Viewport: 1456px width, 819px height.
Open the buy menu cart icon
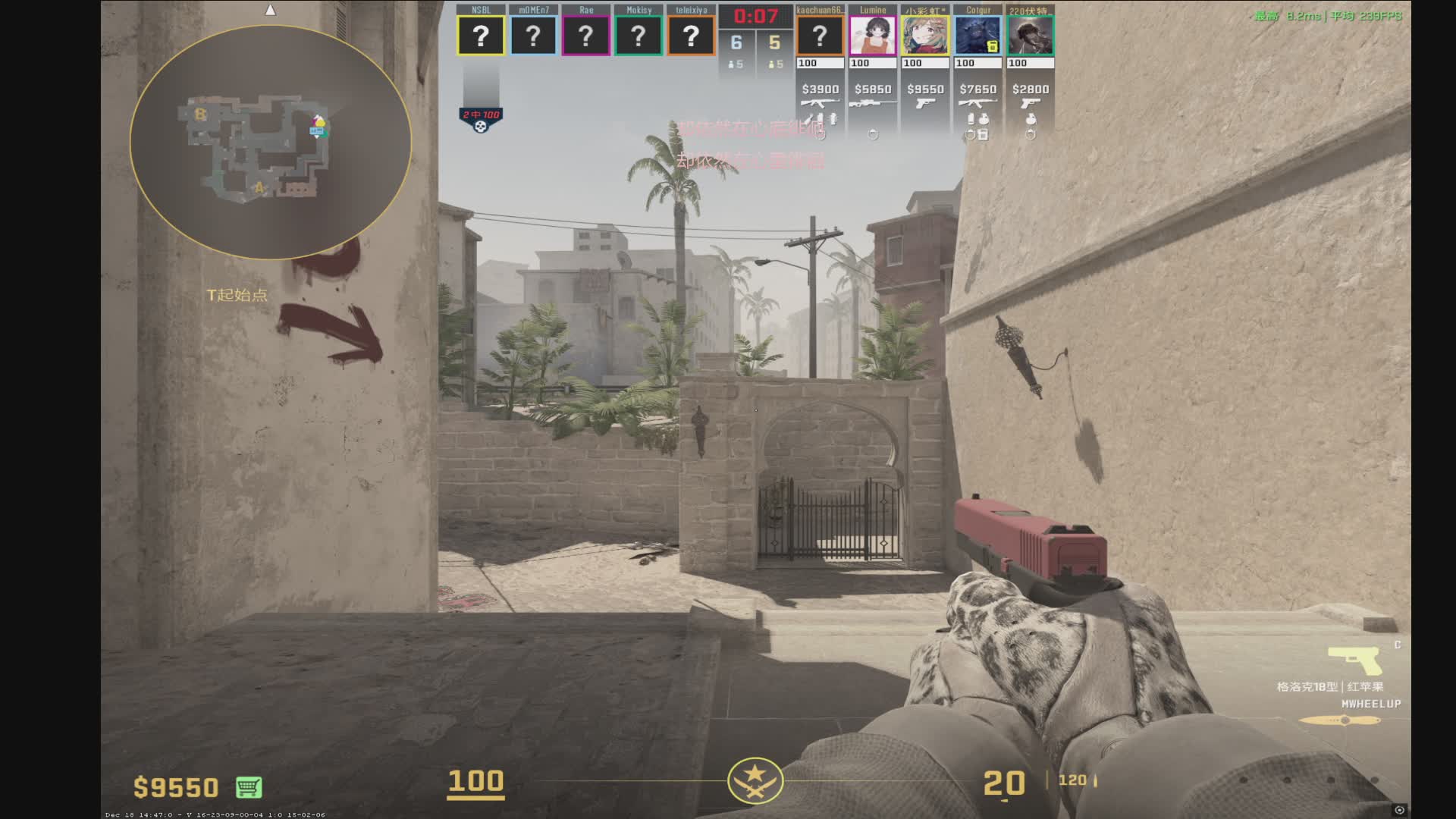pos(249,787)
